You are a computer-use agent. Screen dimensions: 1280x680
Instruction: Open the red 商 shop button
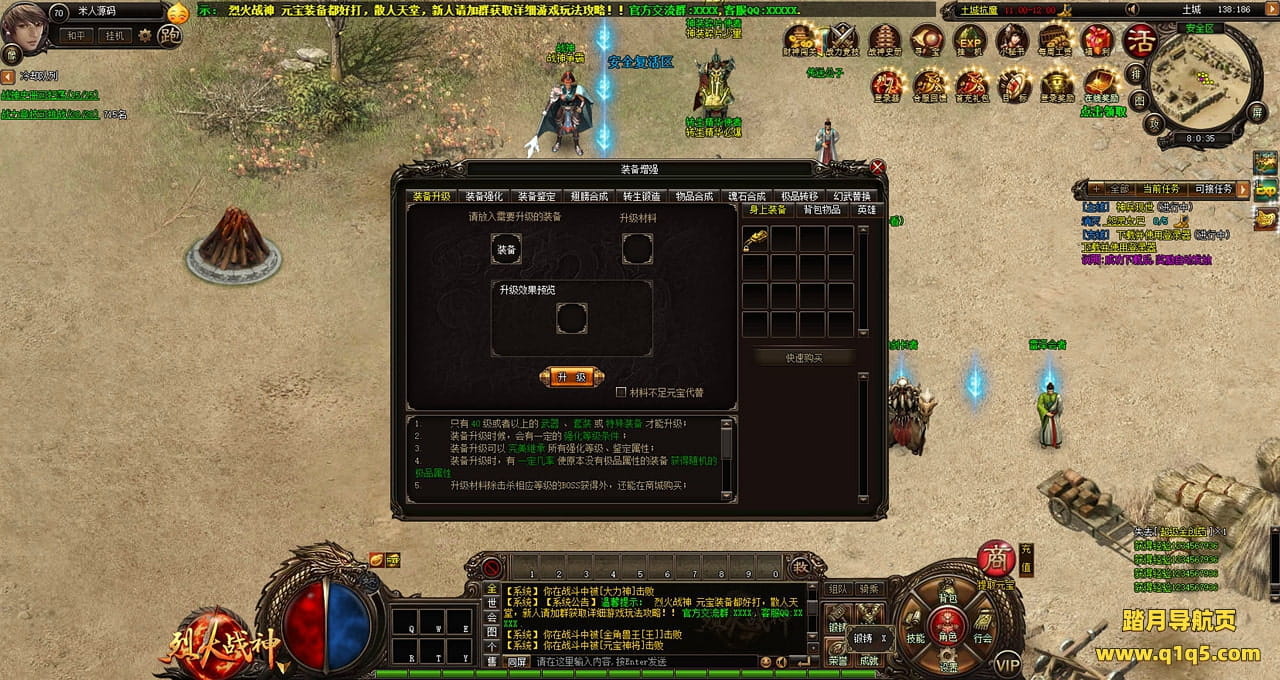[995, 558]
